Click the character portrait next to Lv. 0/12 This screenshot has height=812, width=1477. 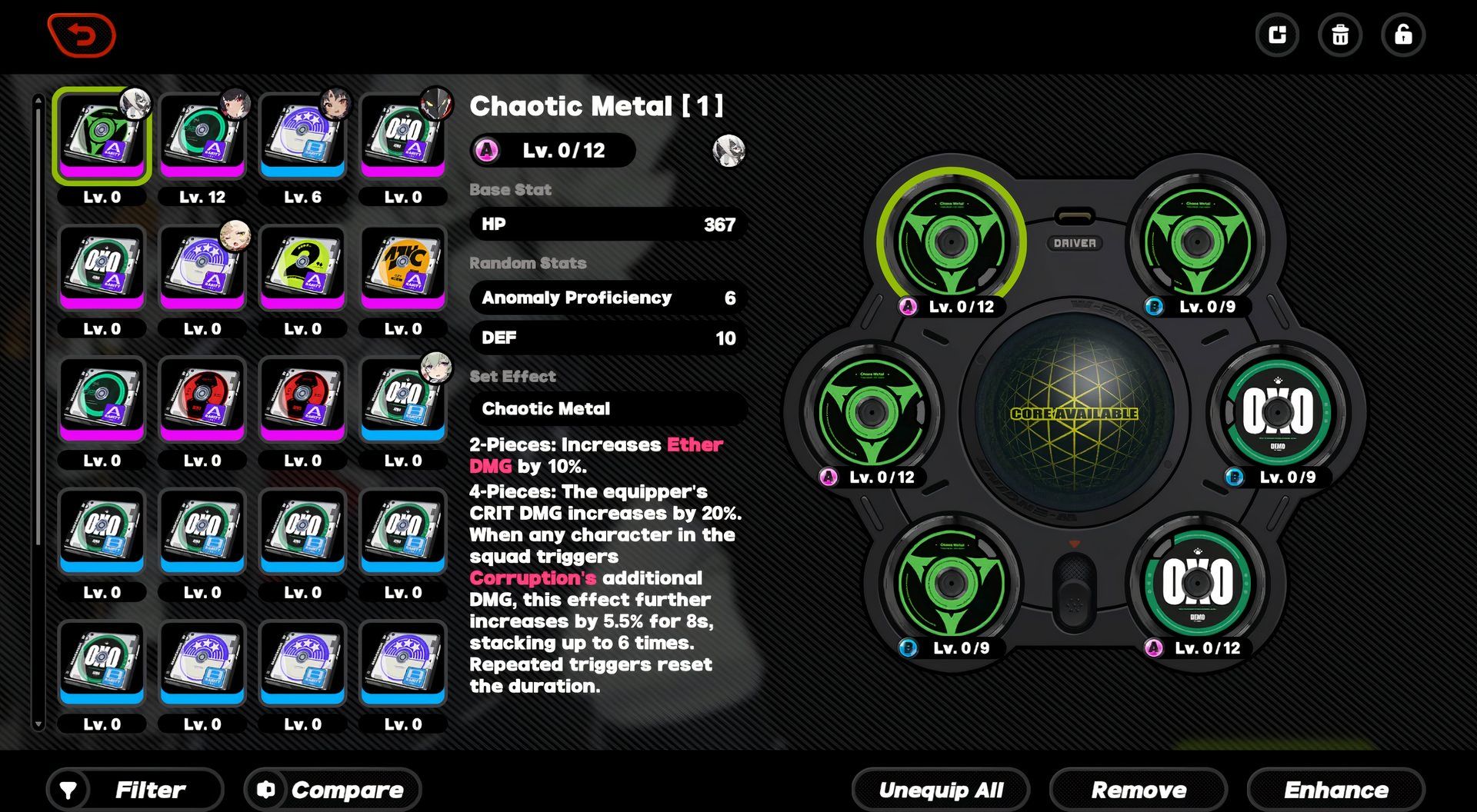pos(728,151)
